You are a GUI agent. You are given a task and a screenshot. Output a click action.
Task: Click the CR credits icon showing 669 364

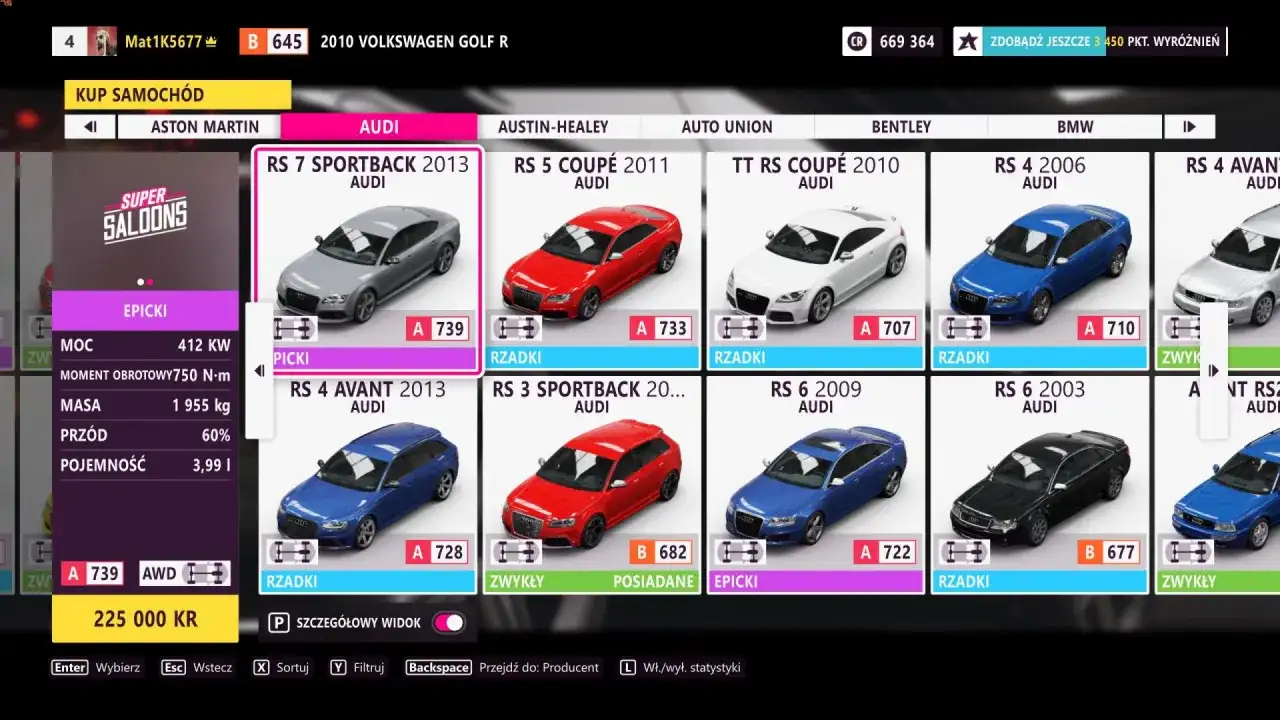856,41
